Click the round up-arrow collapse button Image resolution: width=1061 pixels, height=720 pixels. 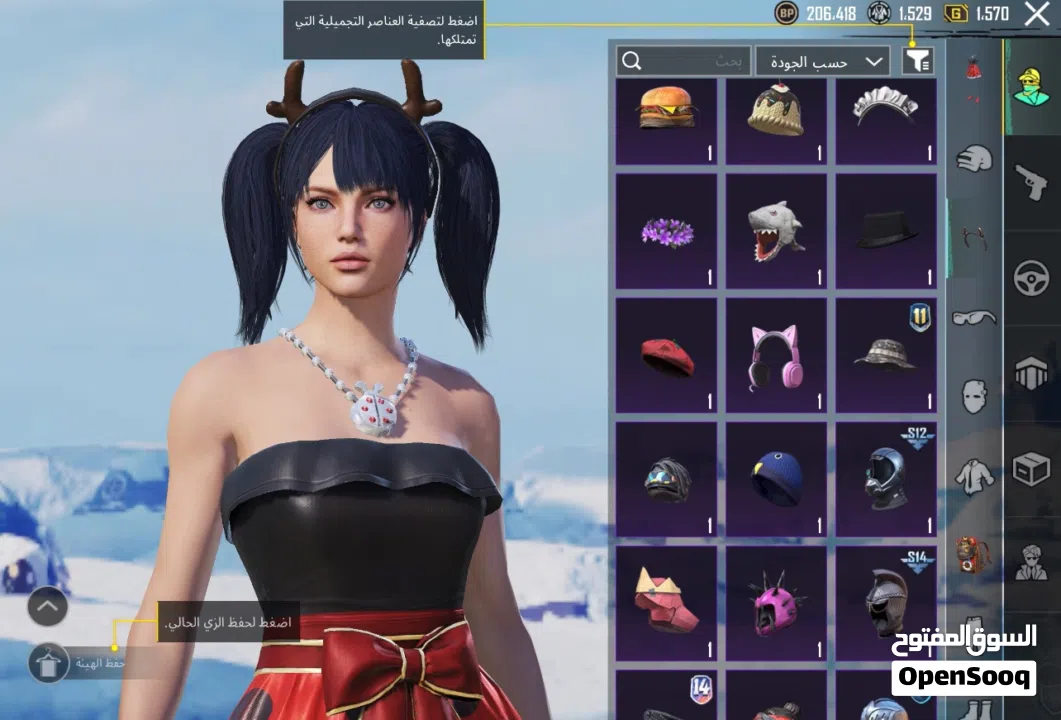[48, 606]
